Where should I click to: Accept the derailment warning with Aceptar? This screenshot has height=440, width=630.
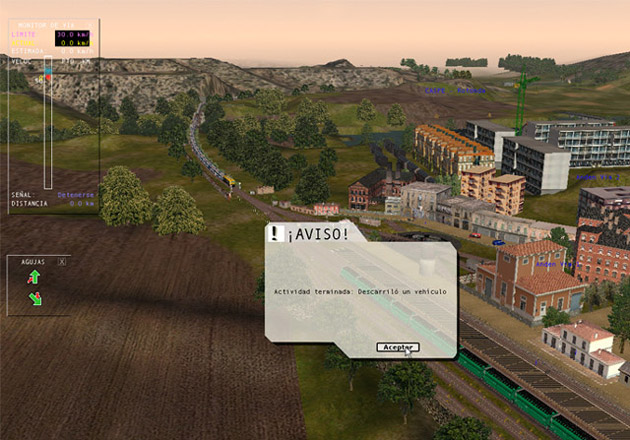397,347
